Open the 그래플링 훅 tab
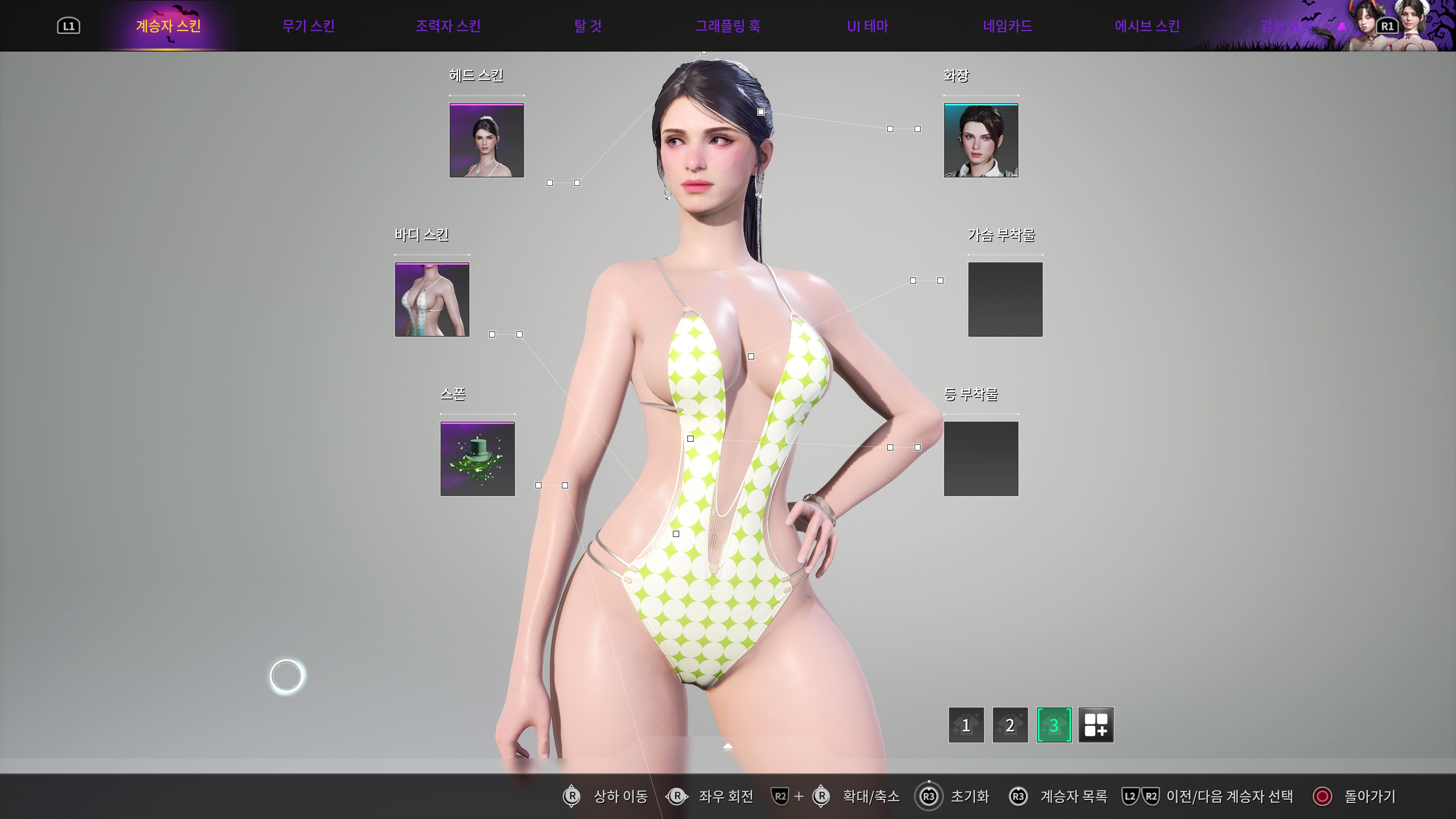This screenshot has height=819, width=1456. point(728,25)
